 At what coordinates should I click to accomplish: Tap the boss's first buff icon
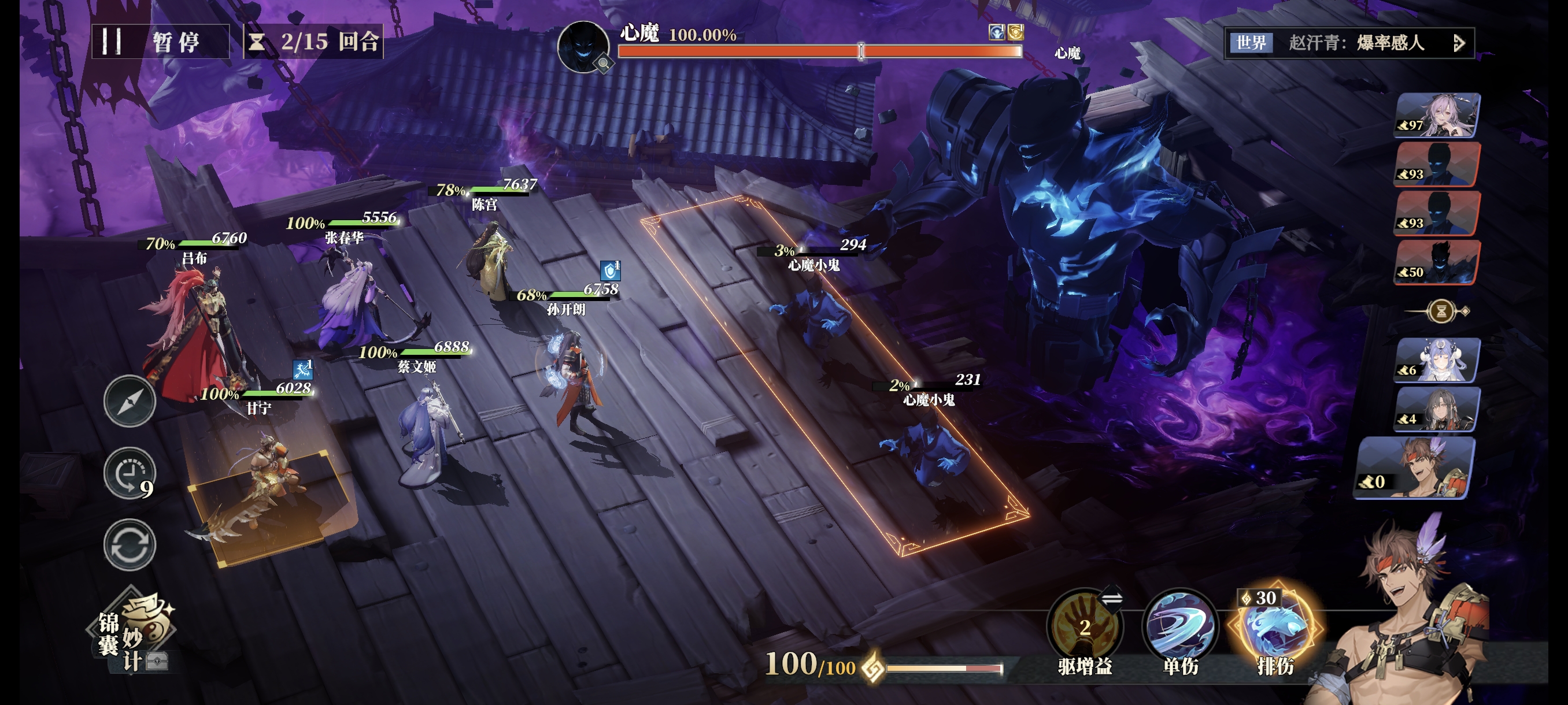[x=996, y=32]
